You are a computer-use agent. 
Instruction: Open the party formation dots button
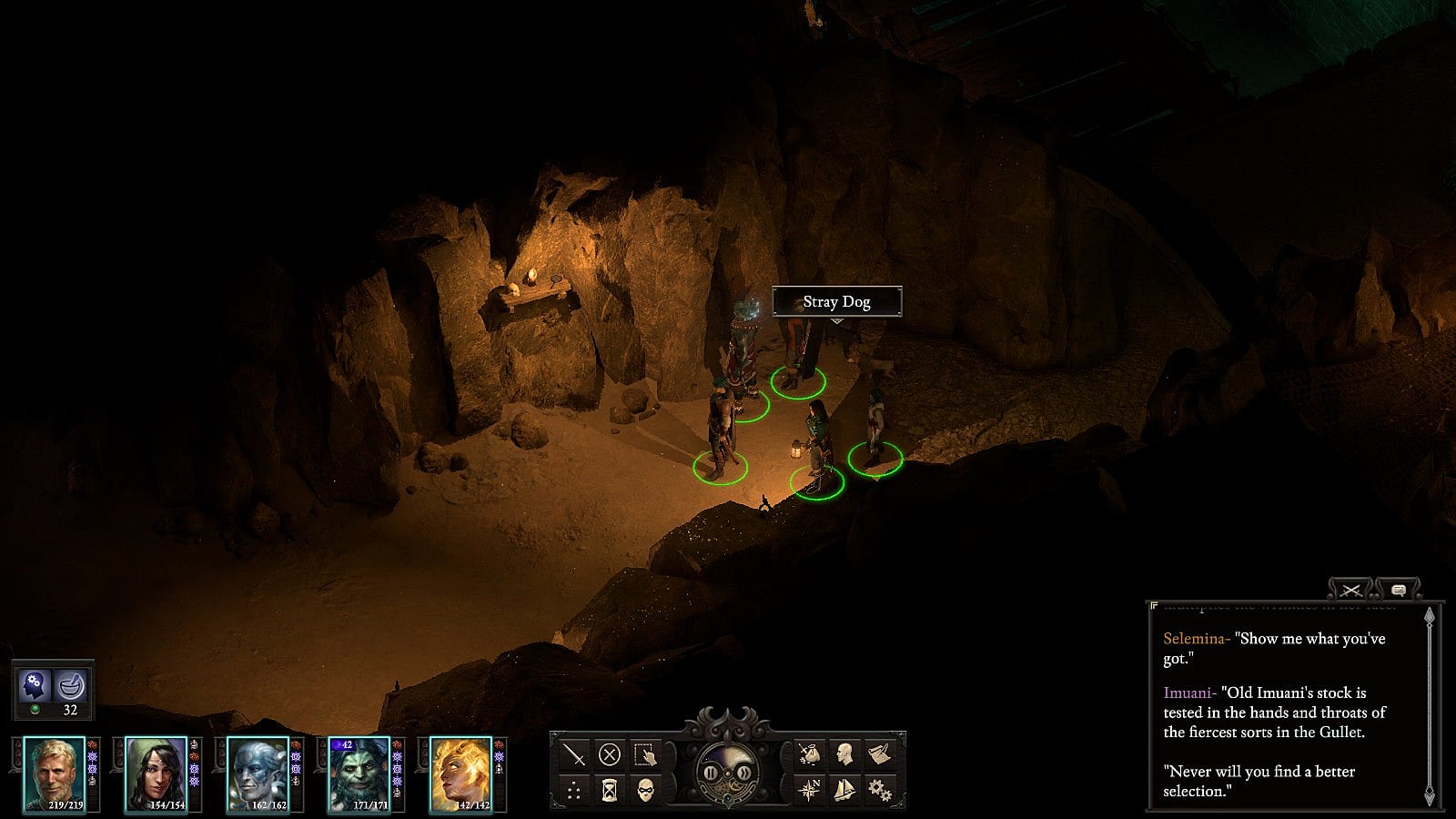pyautogui.click(x=574, y=790)
